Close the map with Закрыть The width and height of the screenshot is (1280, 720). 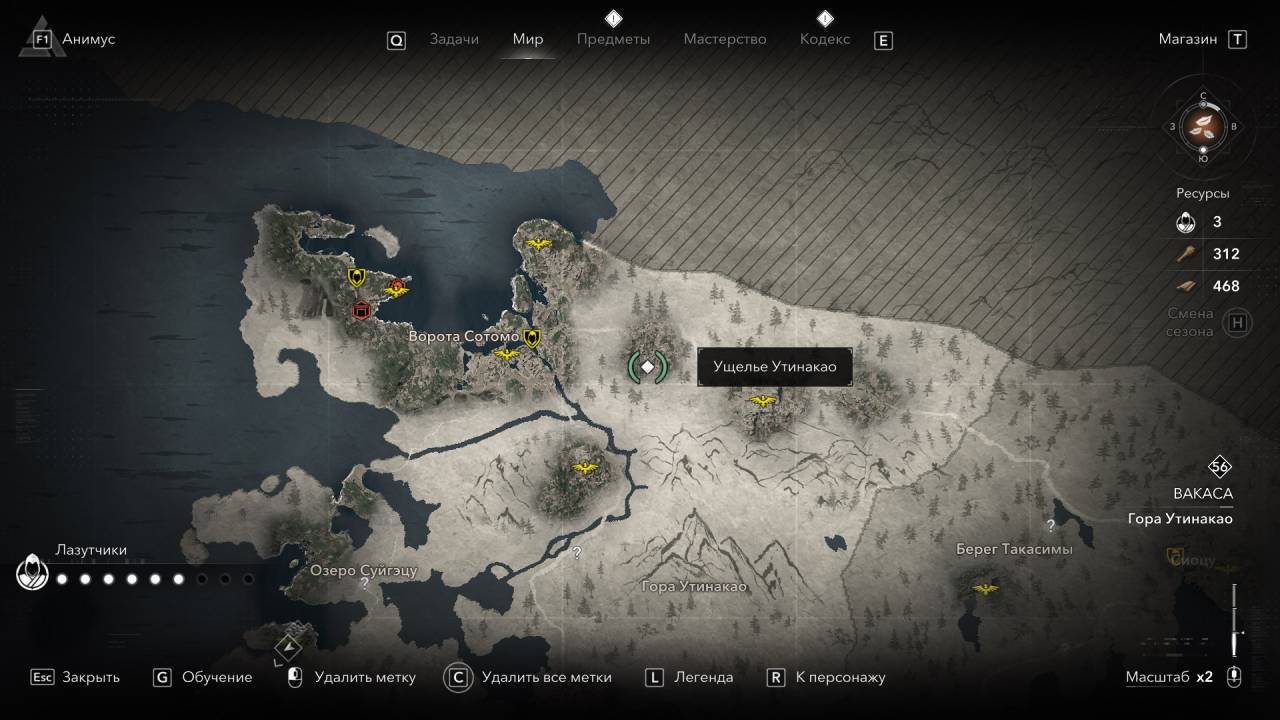click(x=90, y=677)
